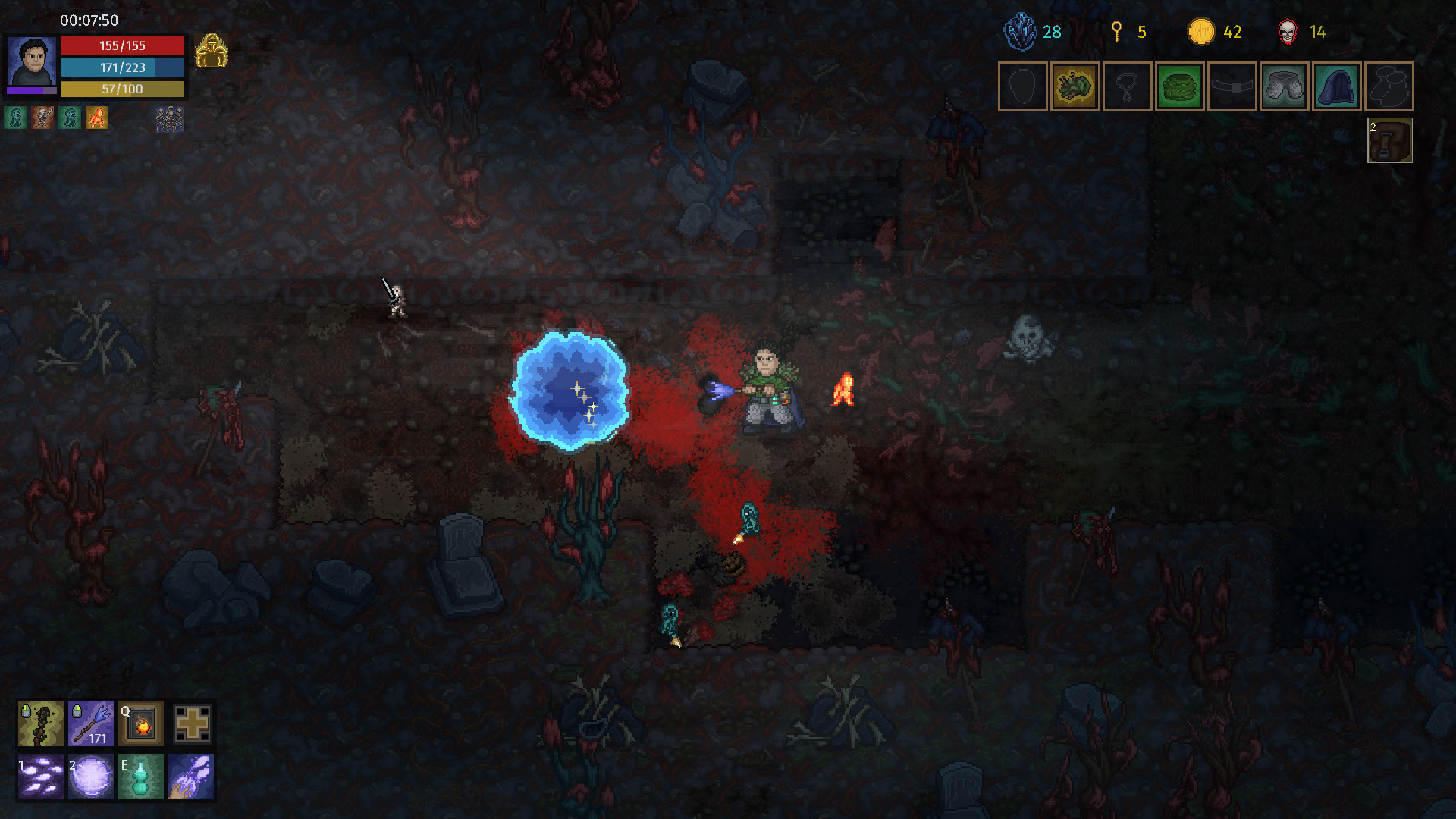This screenshot has width=1456, height=819.
Task: Activate the claw swipe ability
Action: 192,776
